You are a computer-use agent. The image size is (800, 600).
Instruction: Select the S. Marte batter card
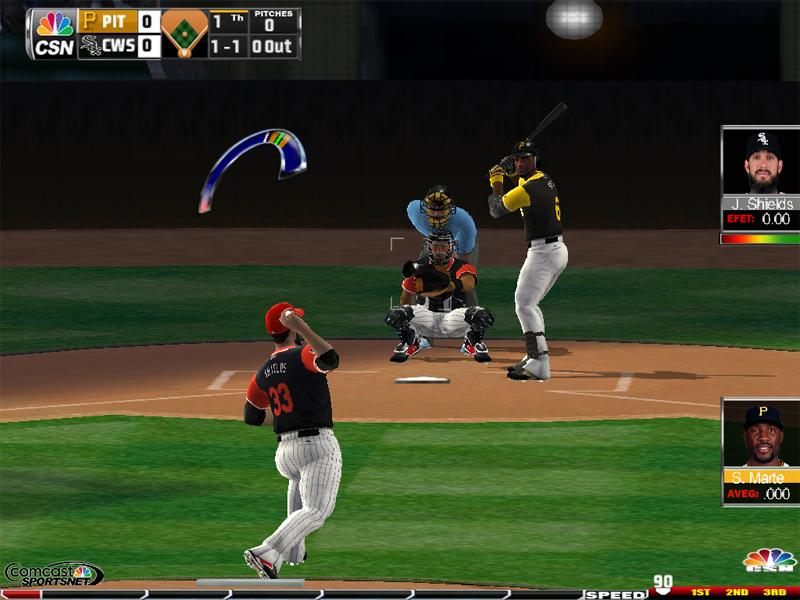(x=760, y=449)
